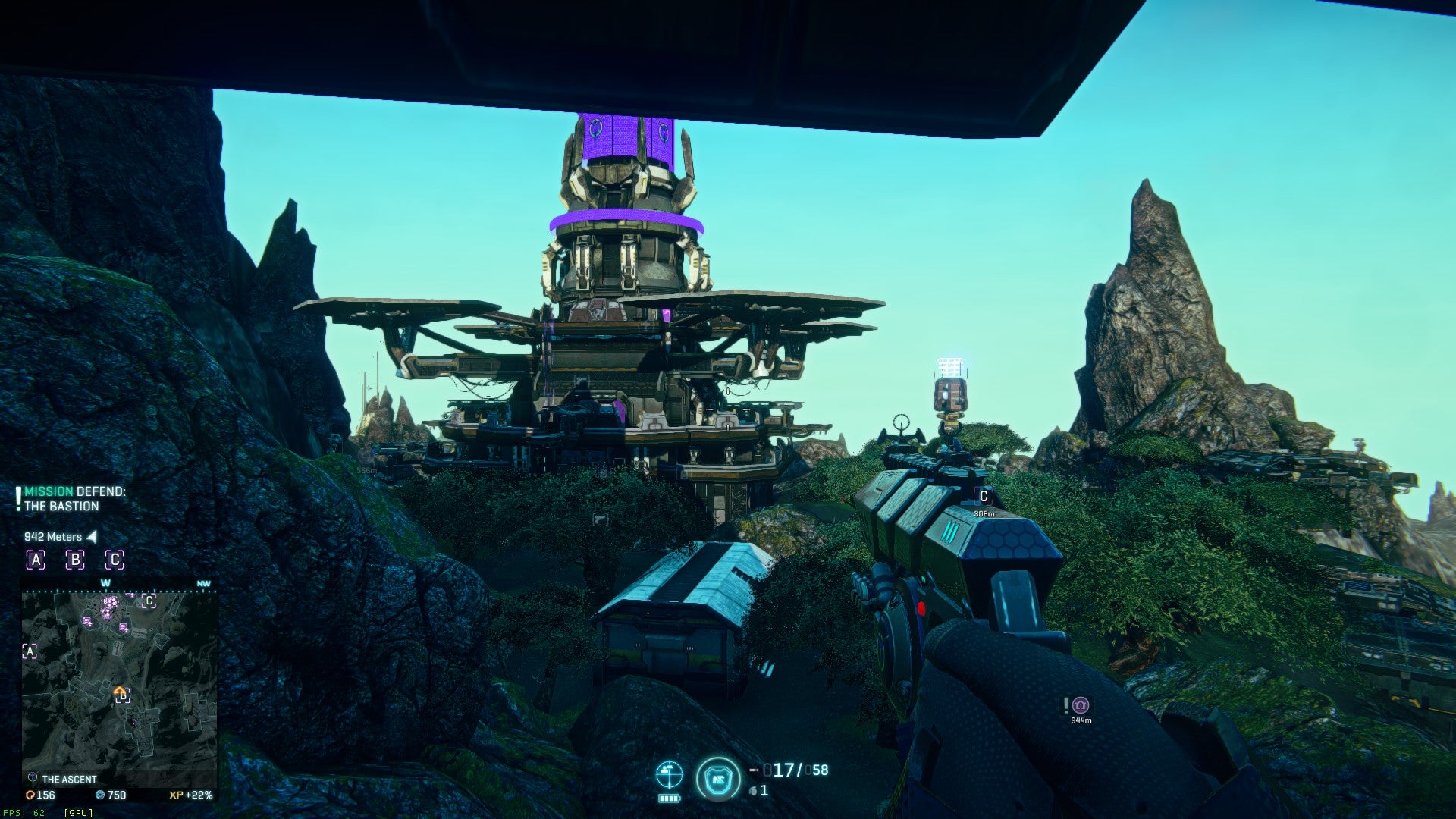Choose capture point C in the objective row

point(114,560)
